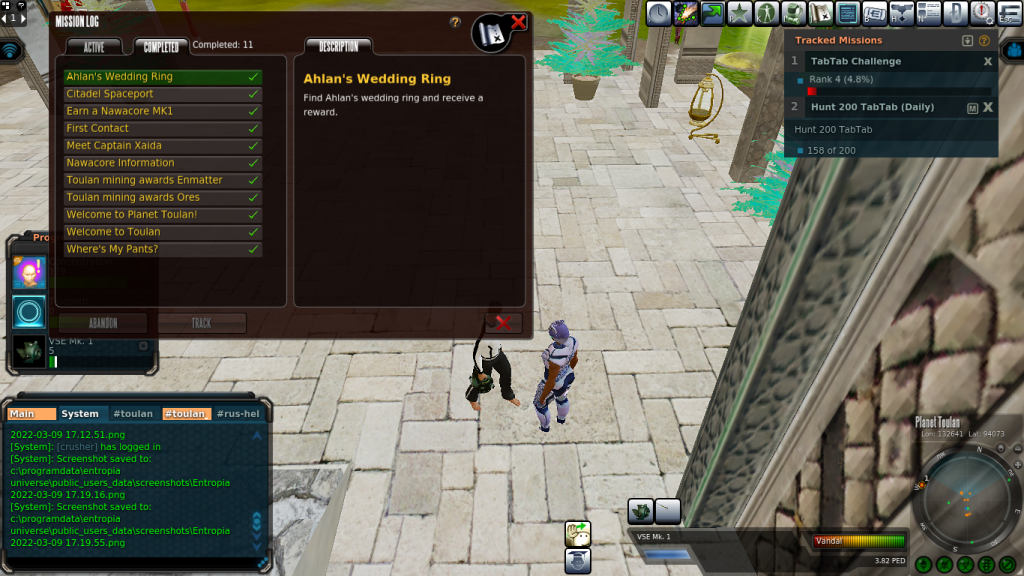Switch to the Active missions tab

(x=94, y=47)
